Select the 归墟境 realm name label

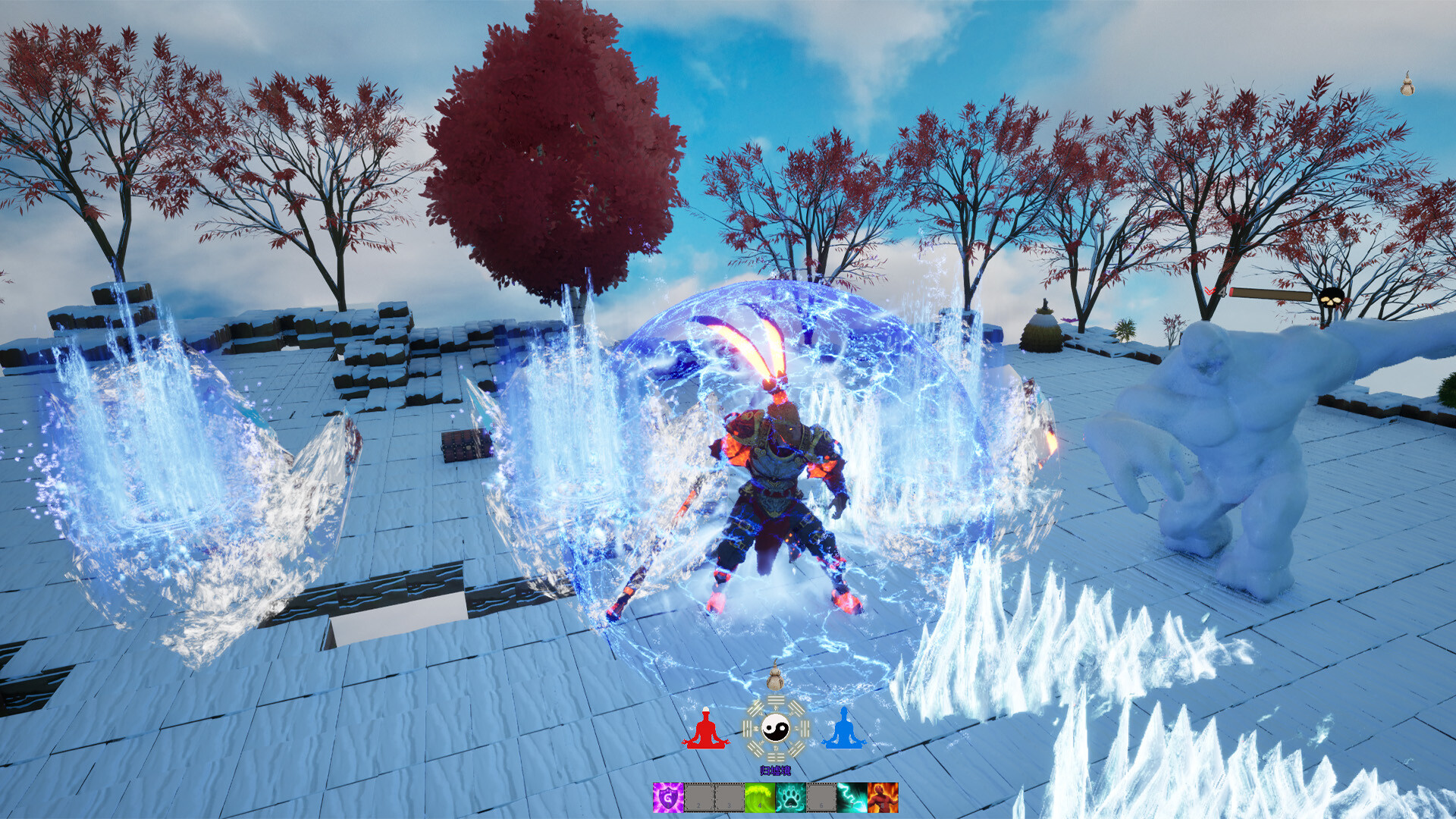tap(776, 769)
